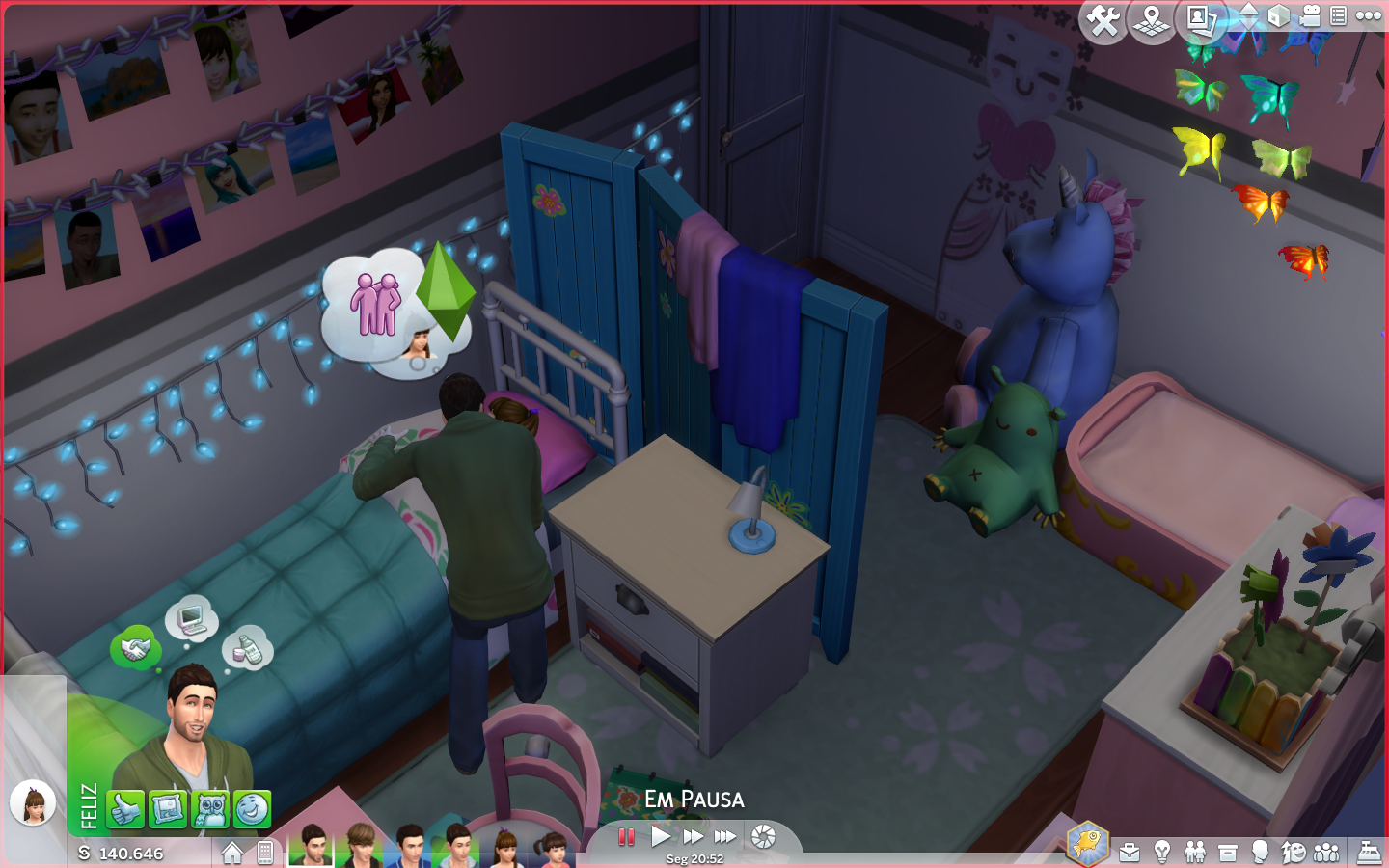
Task: Open the game options three-dots menu
Action: point(1369,15)
